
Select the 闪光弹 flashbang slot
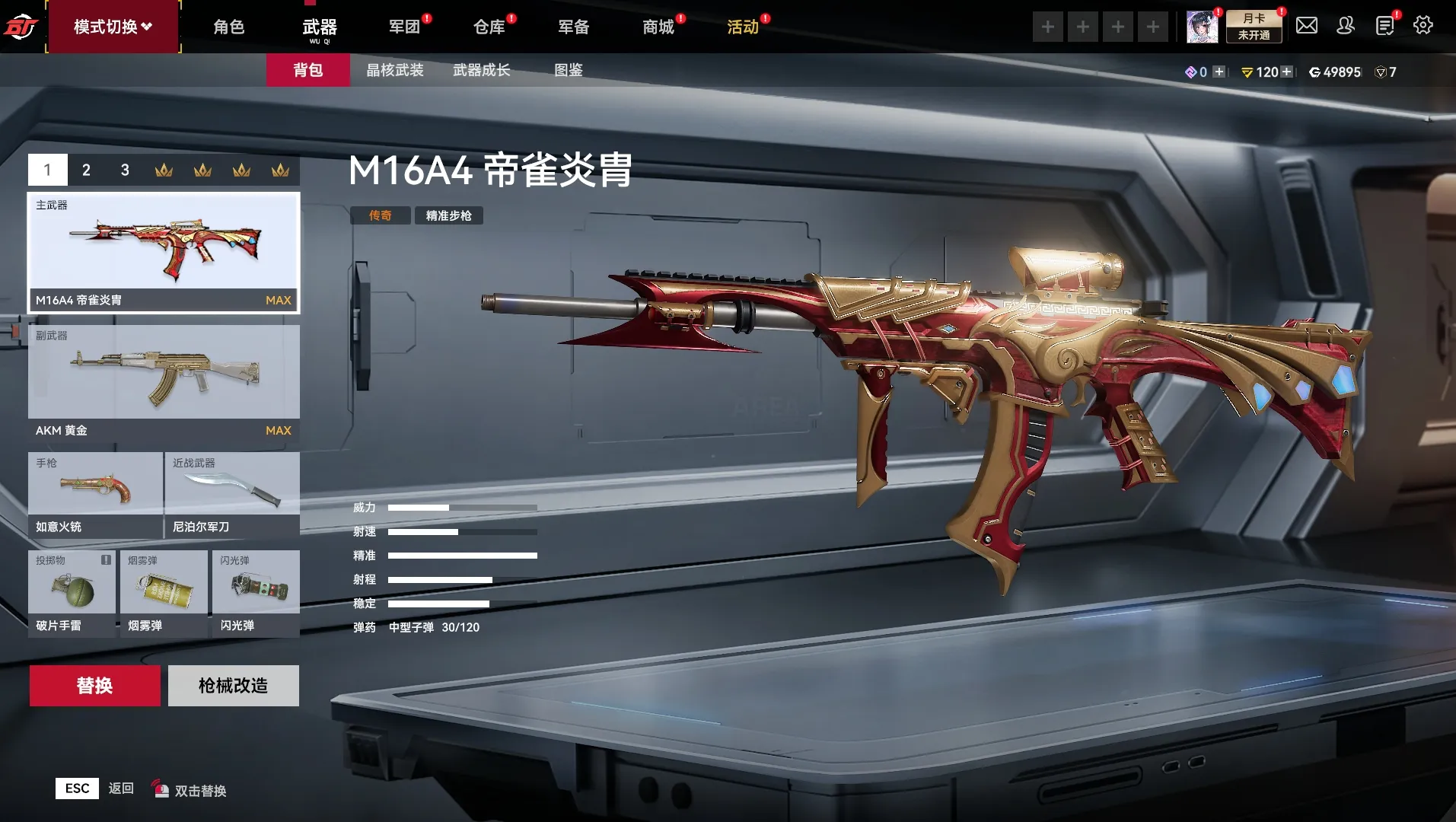[255, 592]
